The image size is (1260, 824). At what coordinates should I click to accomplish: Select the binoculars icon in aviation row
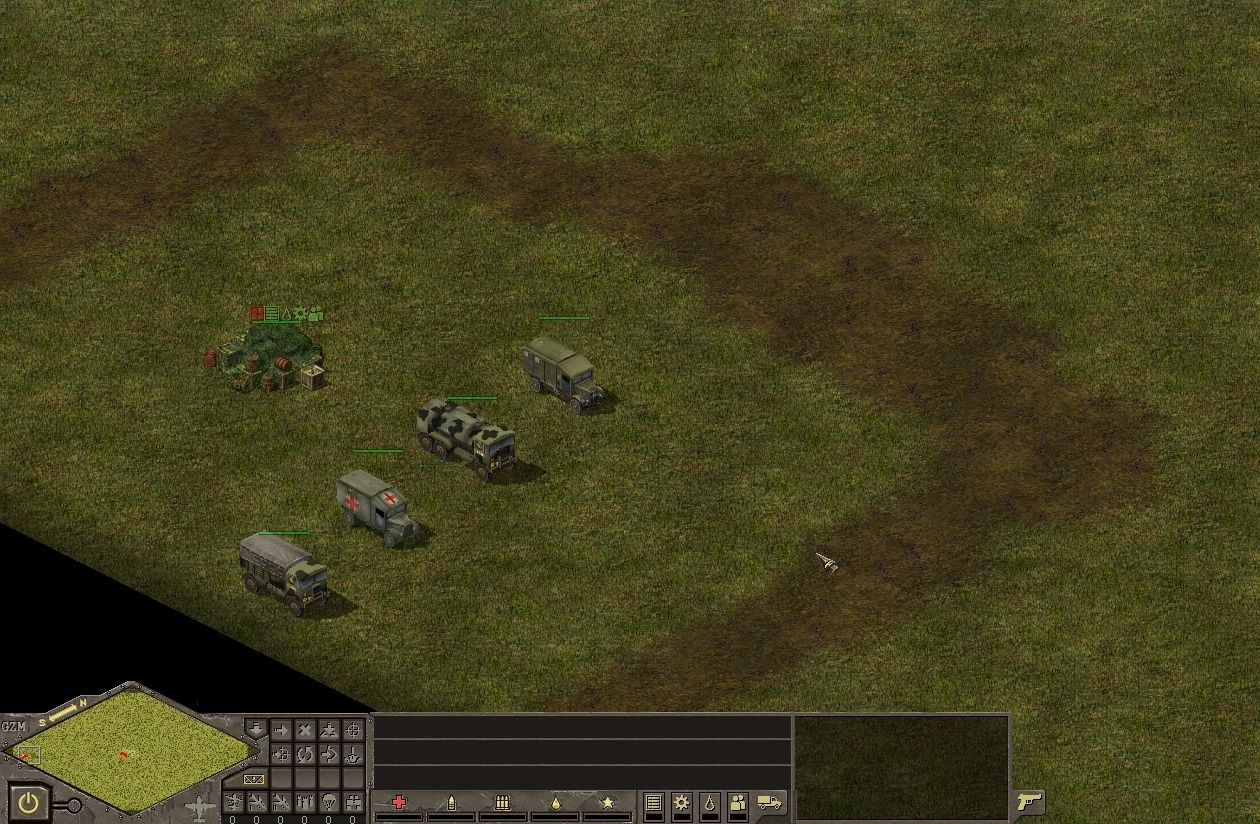point(353,802)
